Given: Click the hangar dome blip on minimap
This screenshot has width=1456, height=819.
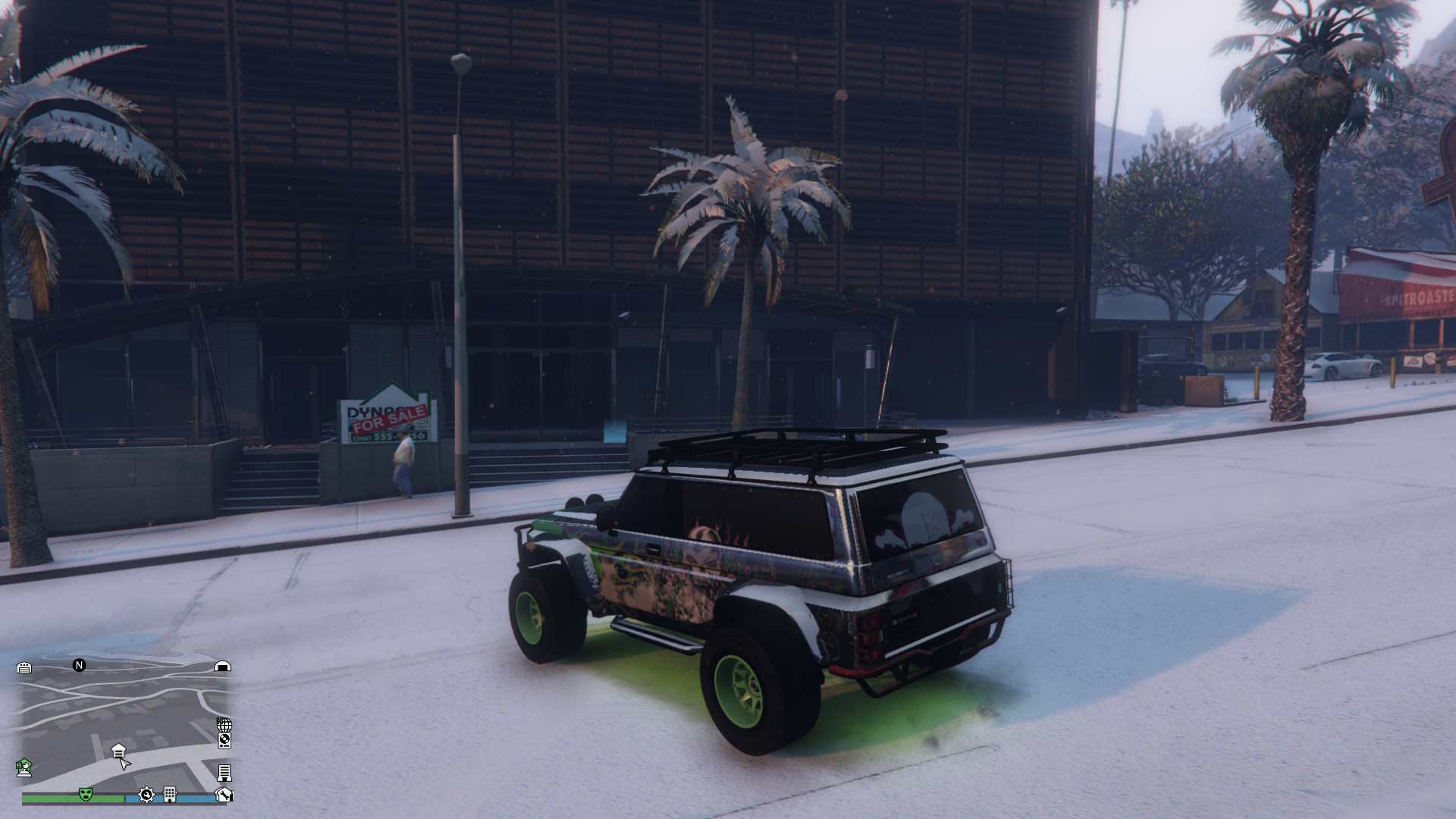Looking at the screenshot, I should tap(222, 667).
